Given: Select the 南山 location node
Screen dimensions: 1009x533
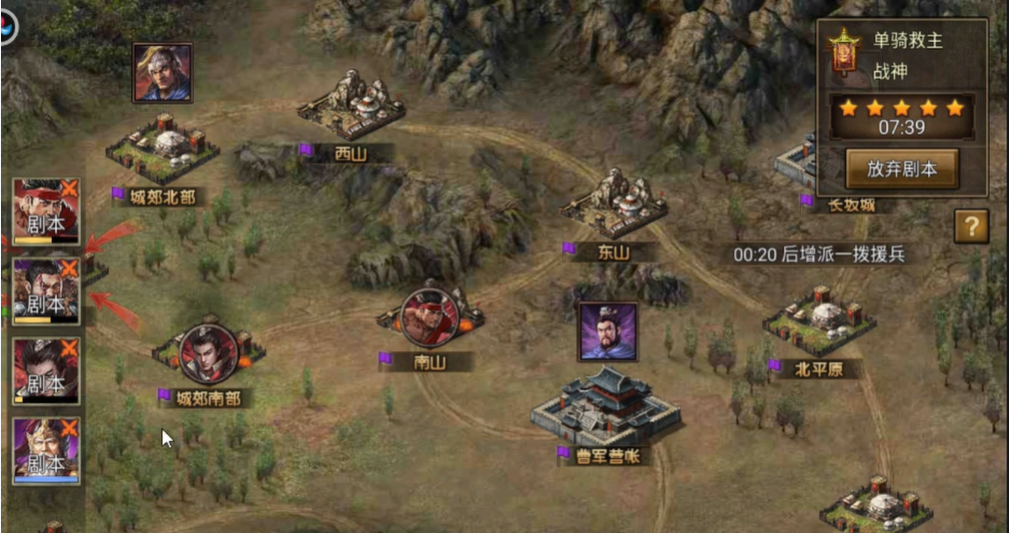Looking at the screenshot, I should 430,318.
